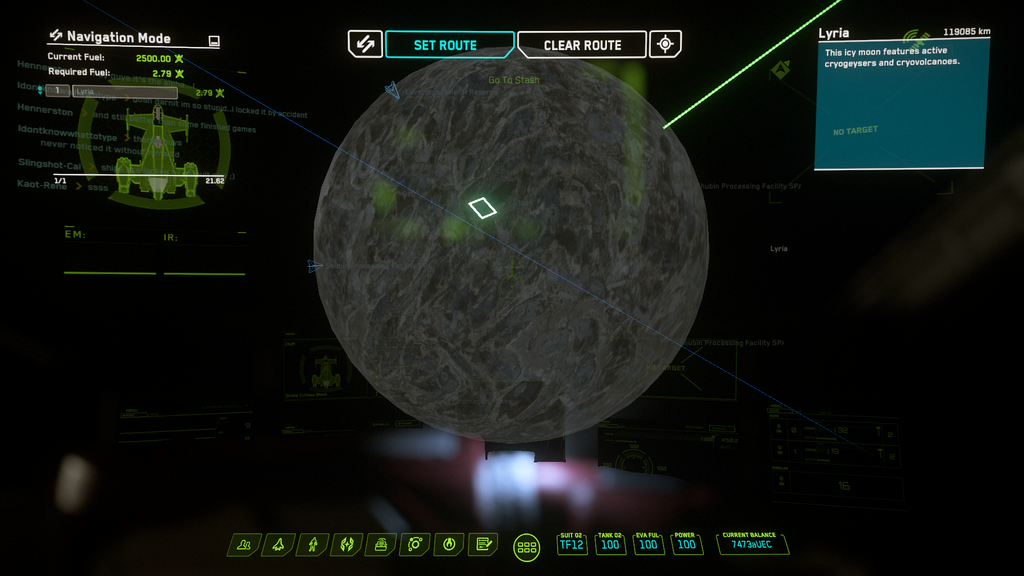The width and height of the screenshot is (1024, 576).
Task: Select the white diamond marker on Lyria
Action: tap(483, 207)
